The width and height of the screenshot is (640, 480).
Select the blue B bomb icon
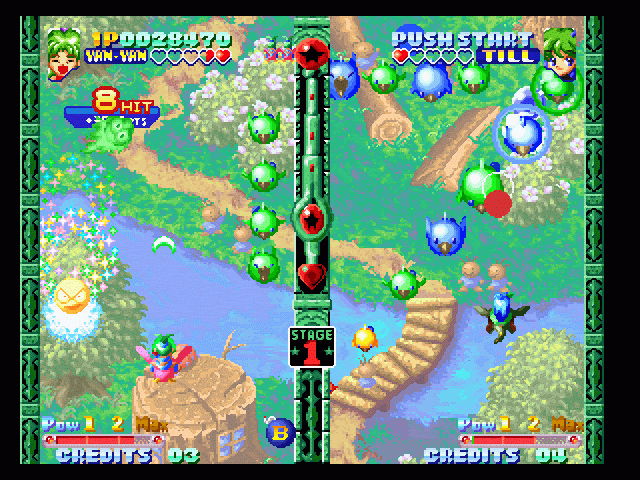click(280, 431)
